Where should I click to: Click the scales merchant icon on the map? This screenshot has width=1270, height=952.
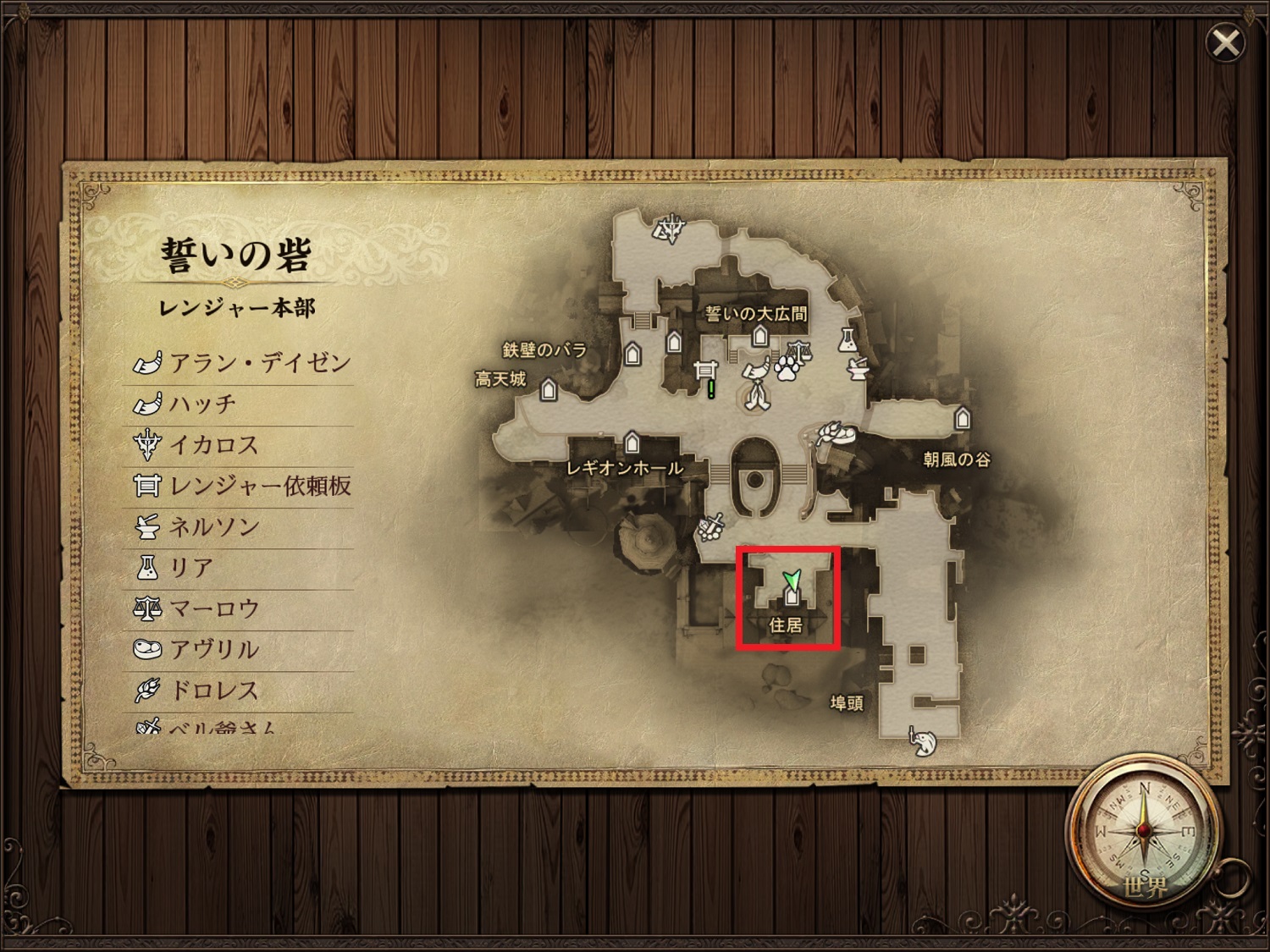tap(797, 349)
